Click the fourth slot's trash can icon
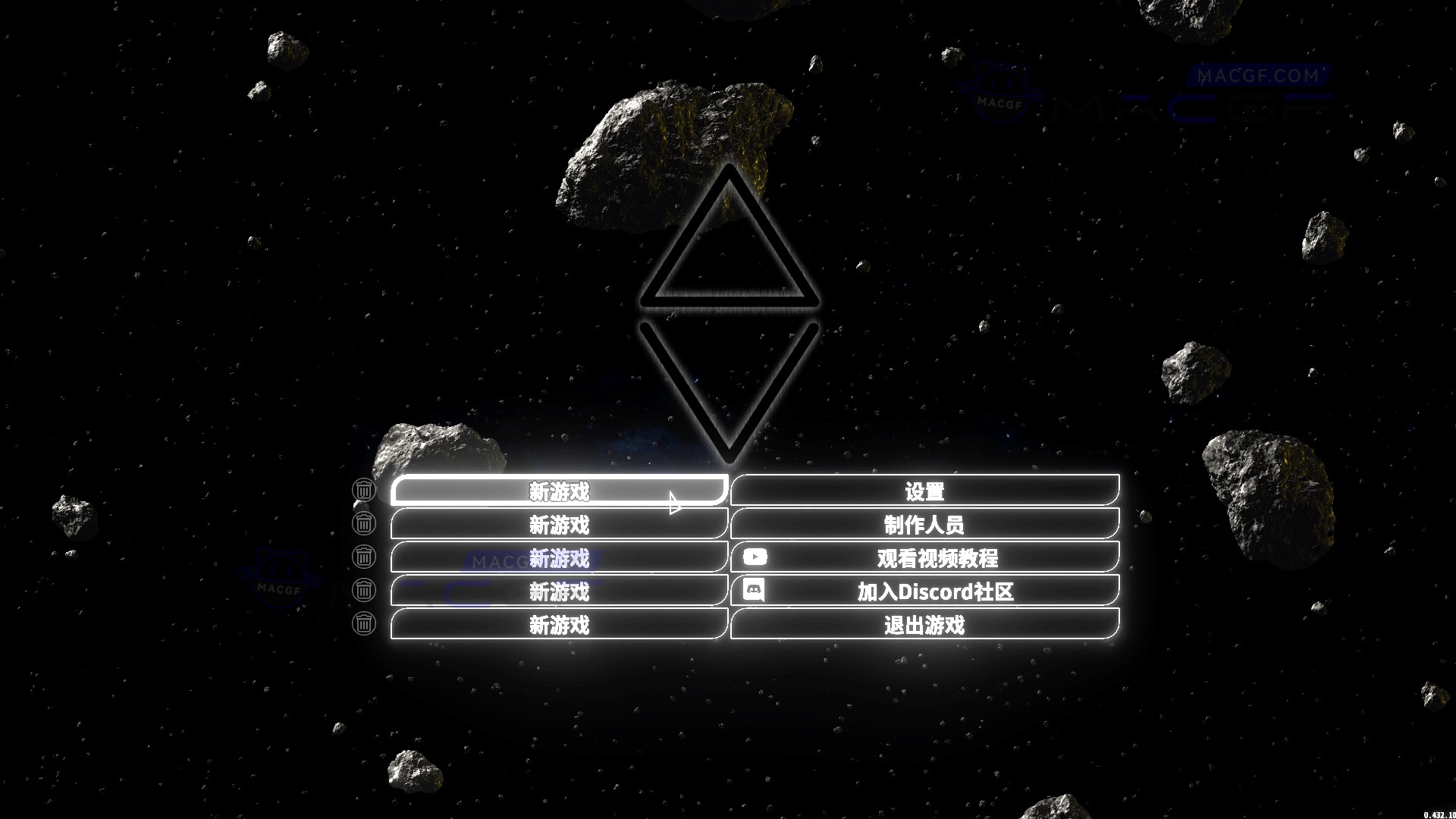 click(365, 591)
